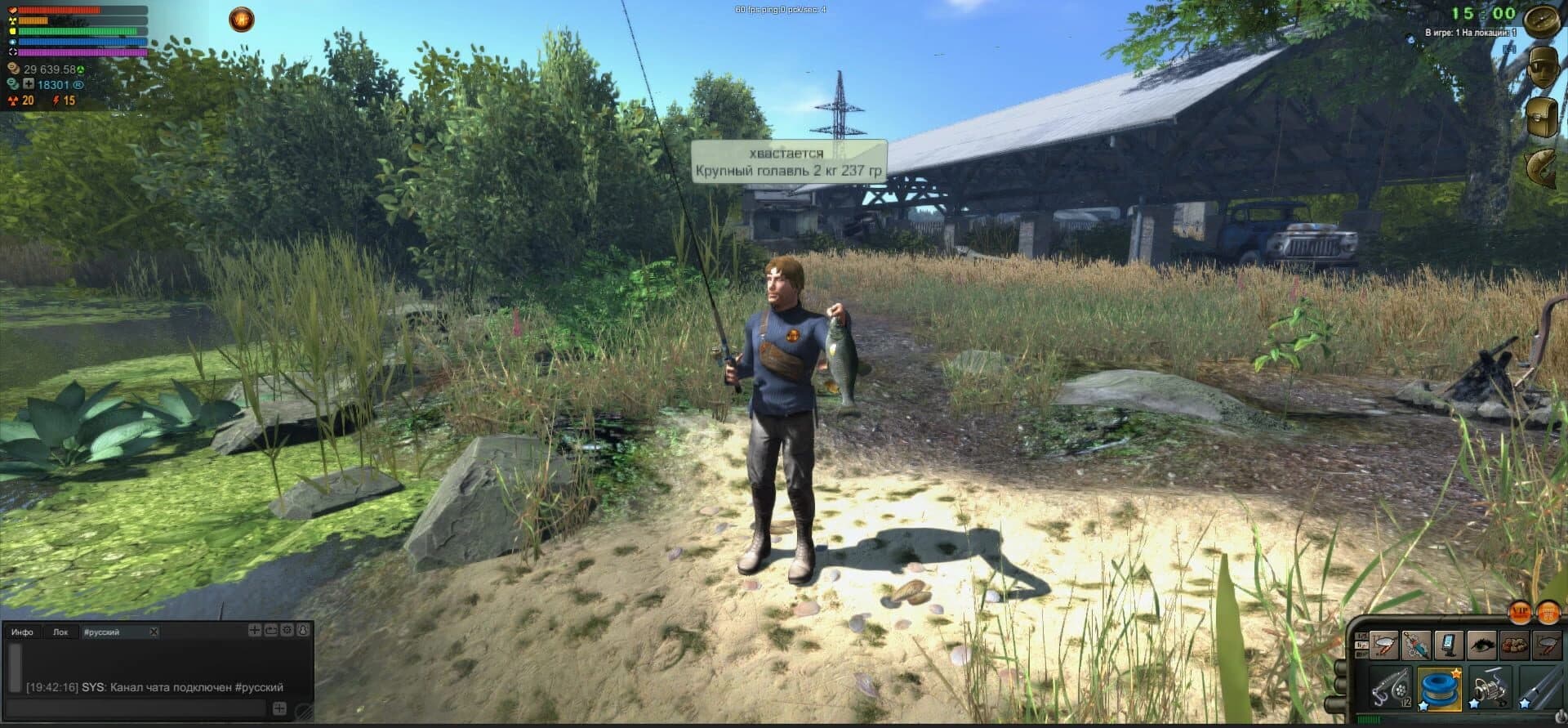1568x728 pixels.
Task: Open the GPS device in the bottom toolbar
Action: [1450, 645]
